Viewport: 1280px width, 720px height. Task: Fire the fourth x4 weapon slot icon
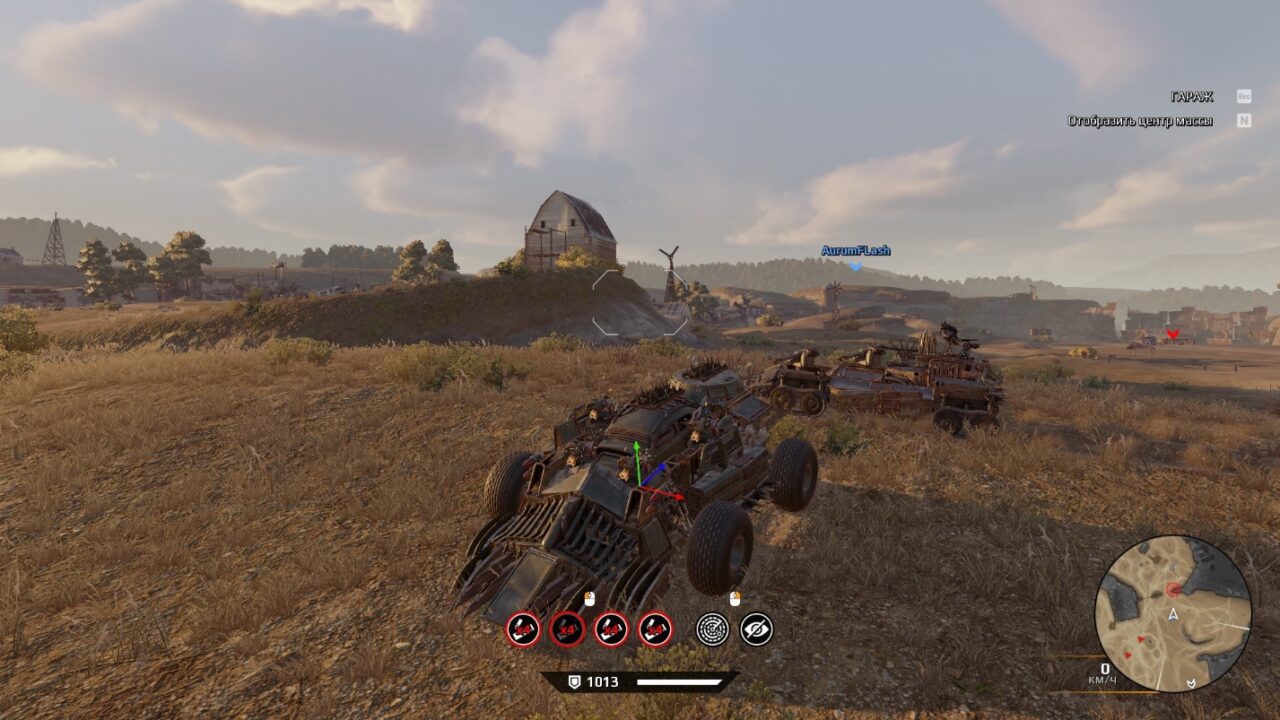point(653,630)
